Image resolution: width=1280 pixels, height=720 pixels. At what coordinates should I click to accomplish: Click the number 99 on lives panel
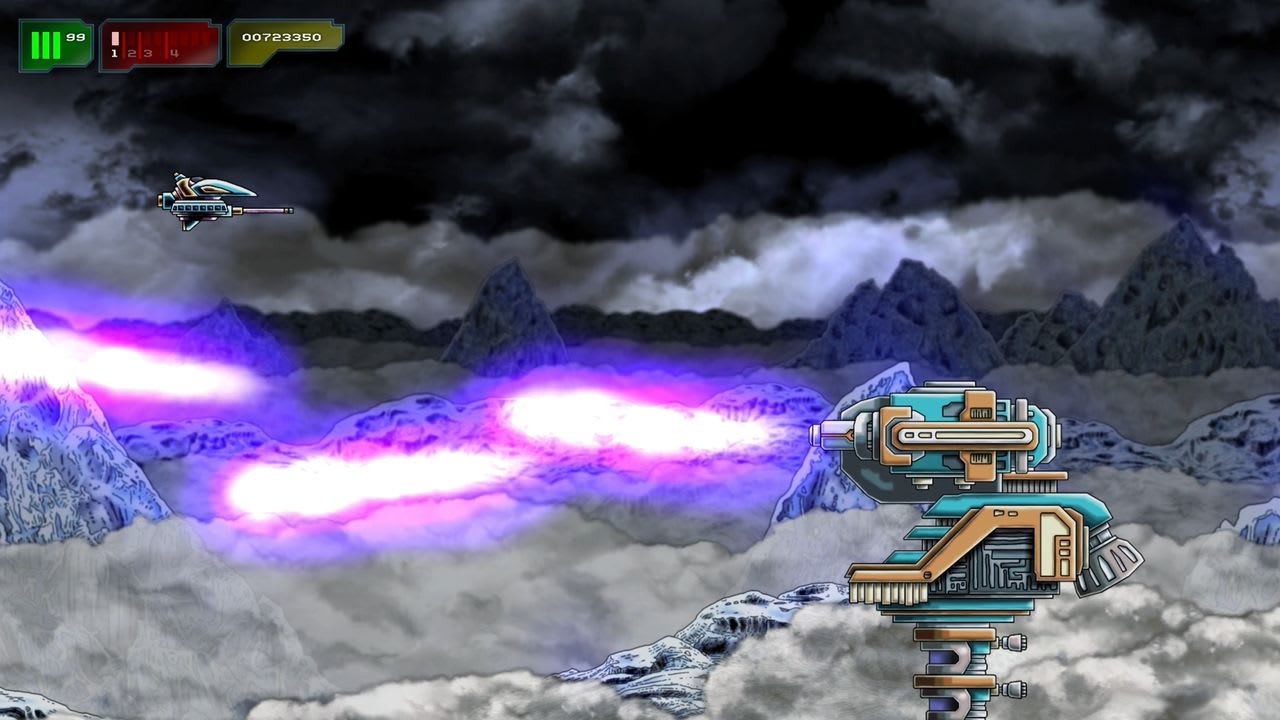click(x=75, y=38)
